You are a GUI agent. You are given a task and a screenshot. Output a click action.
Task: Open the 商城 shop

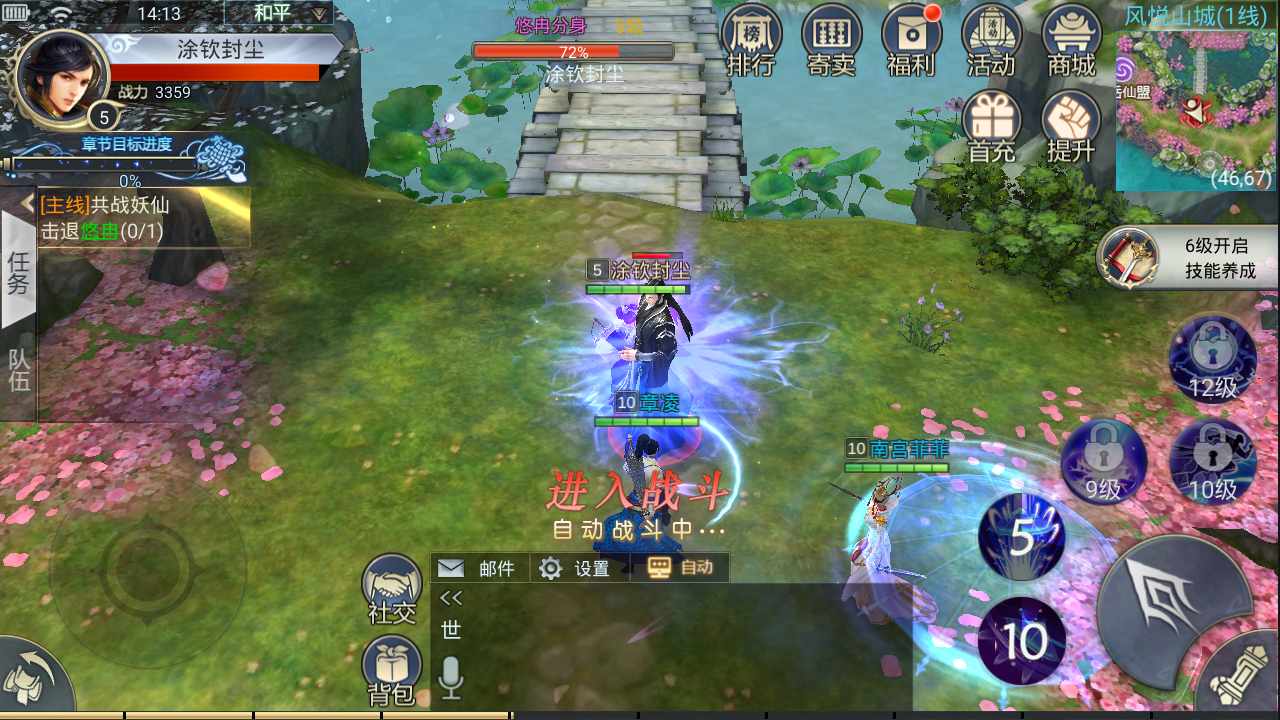pyautogui.click(x=1071, y=40)
